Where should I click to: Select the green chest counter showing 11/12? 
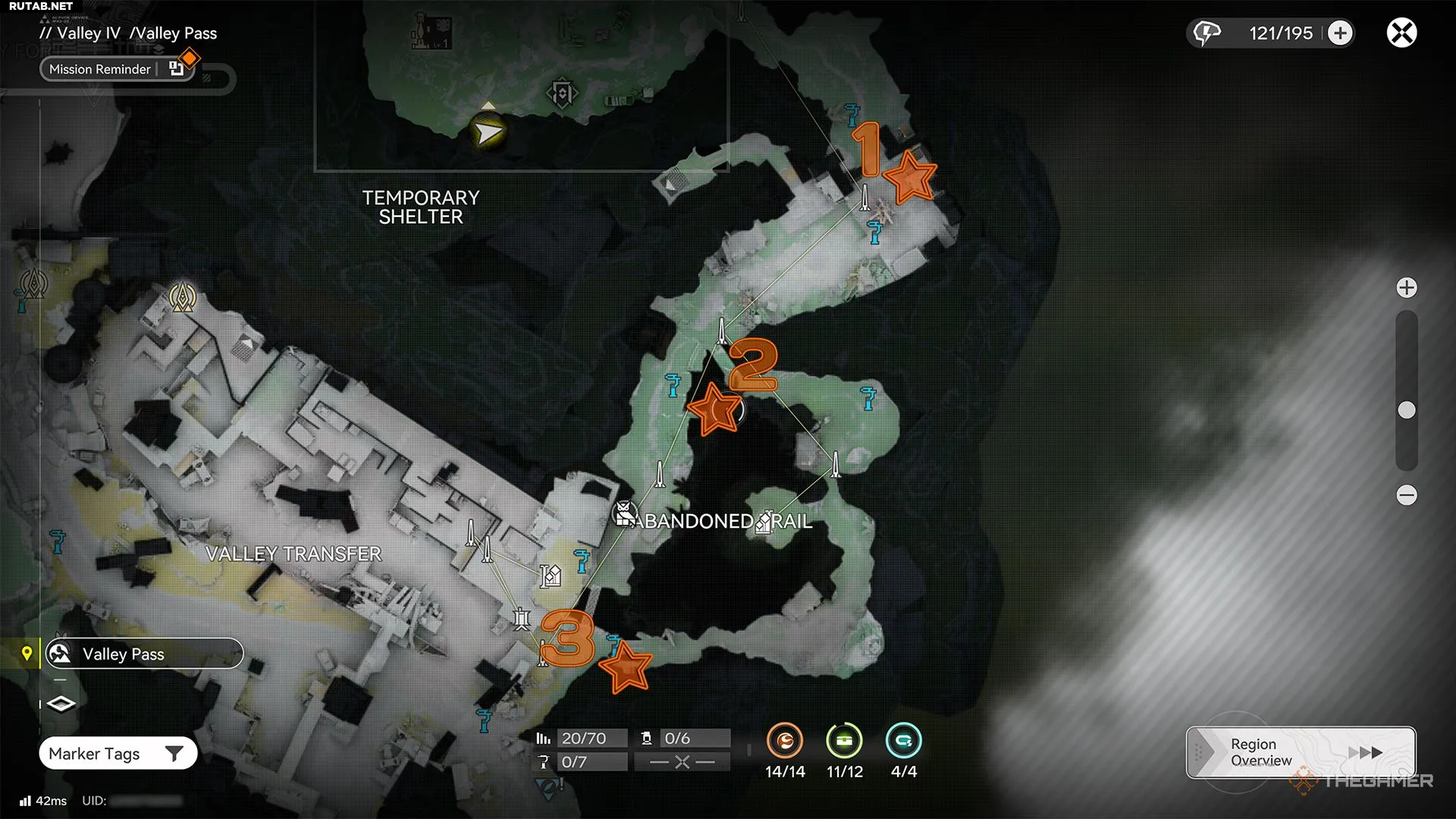tap(844, 741)
